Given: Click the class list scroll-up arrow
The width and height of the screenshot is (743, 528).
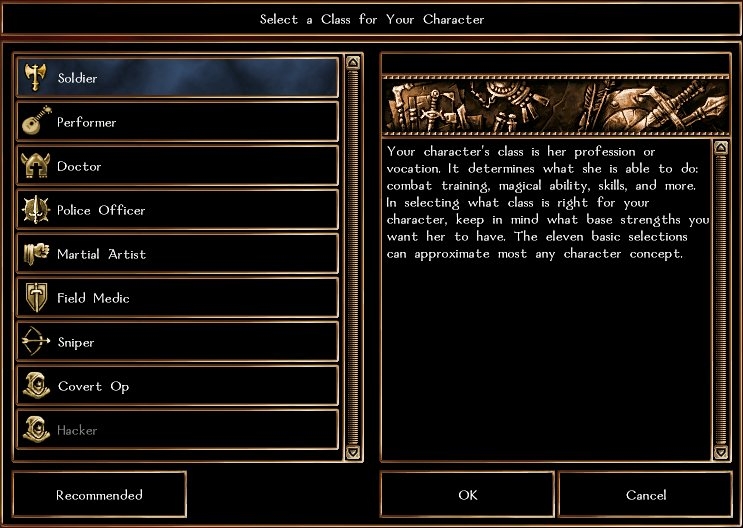Looking at the screenshot, I should coord(352,62).
